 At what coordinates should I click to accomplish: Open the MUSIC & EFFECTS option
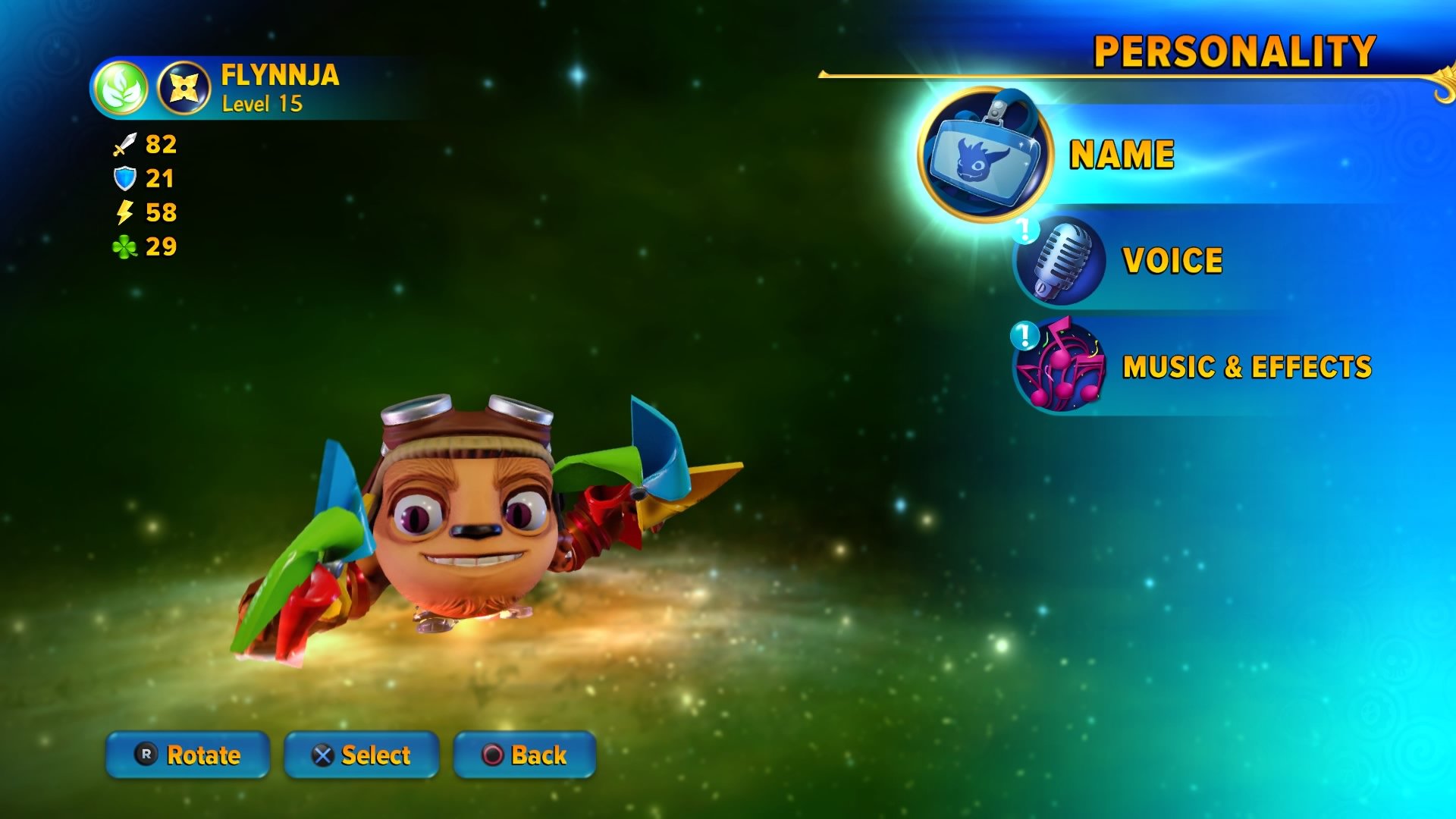tap(1246, 366)
